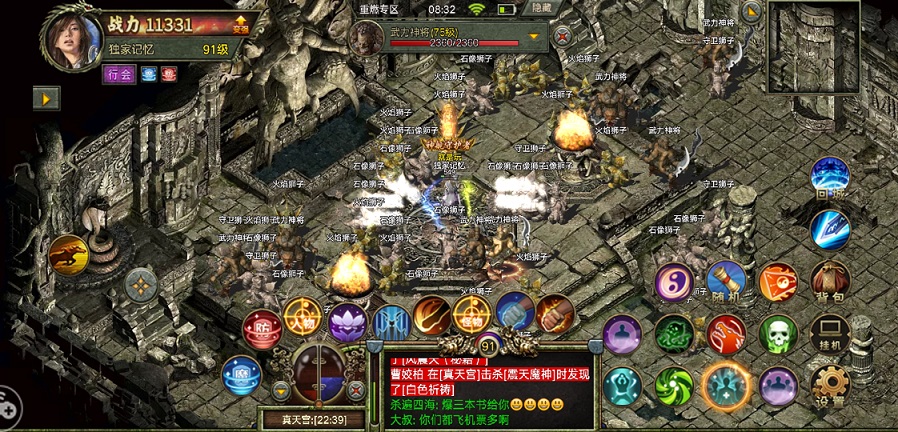The width and height of the screenshot is (898, 432).
Task: Open the target frame dropdown arrow
Action: pos(534,37)
